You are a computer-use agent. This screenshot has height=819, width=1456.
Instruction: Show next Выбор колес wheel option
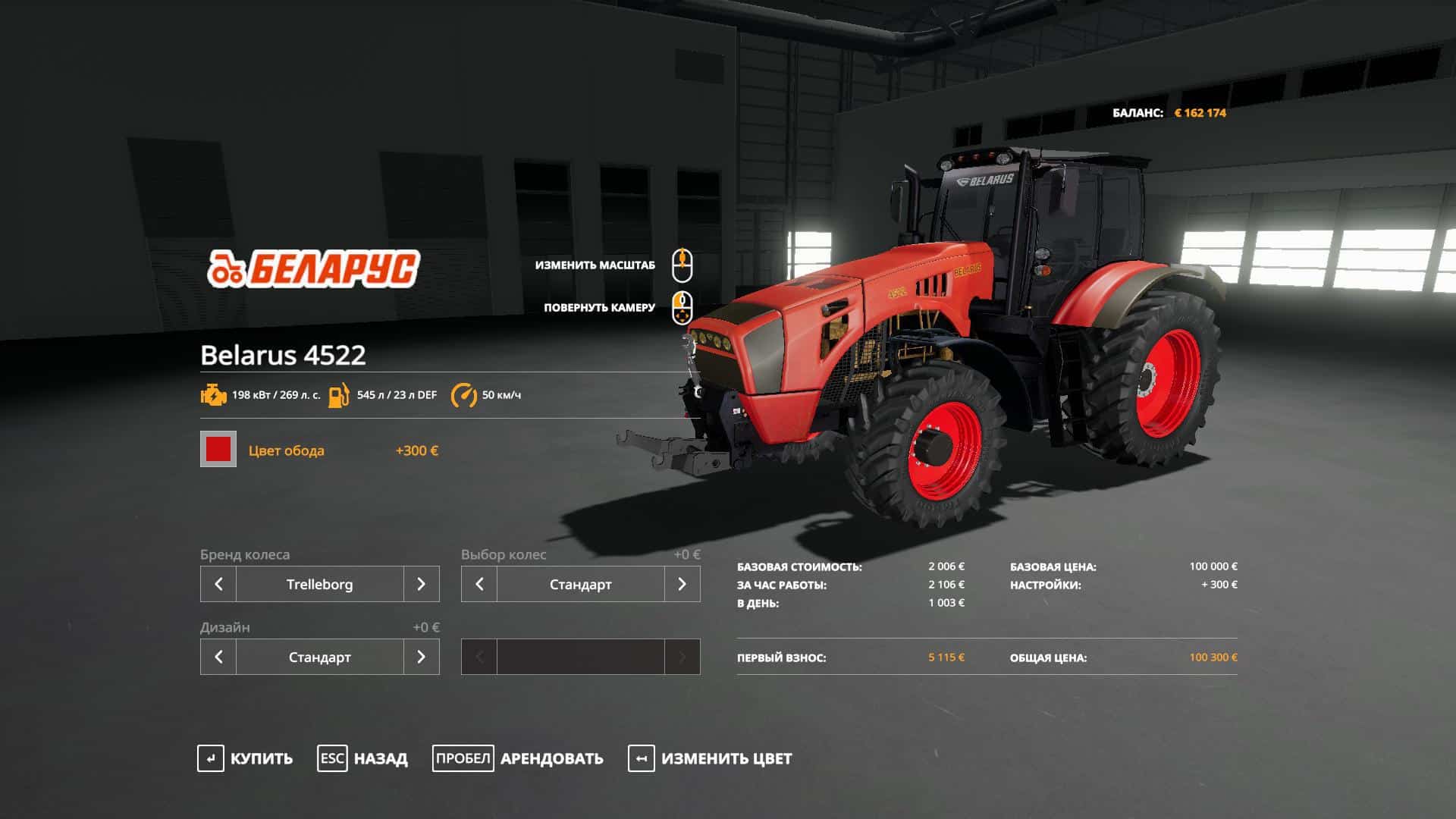click(x=682, y=584)
